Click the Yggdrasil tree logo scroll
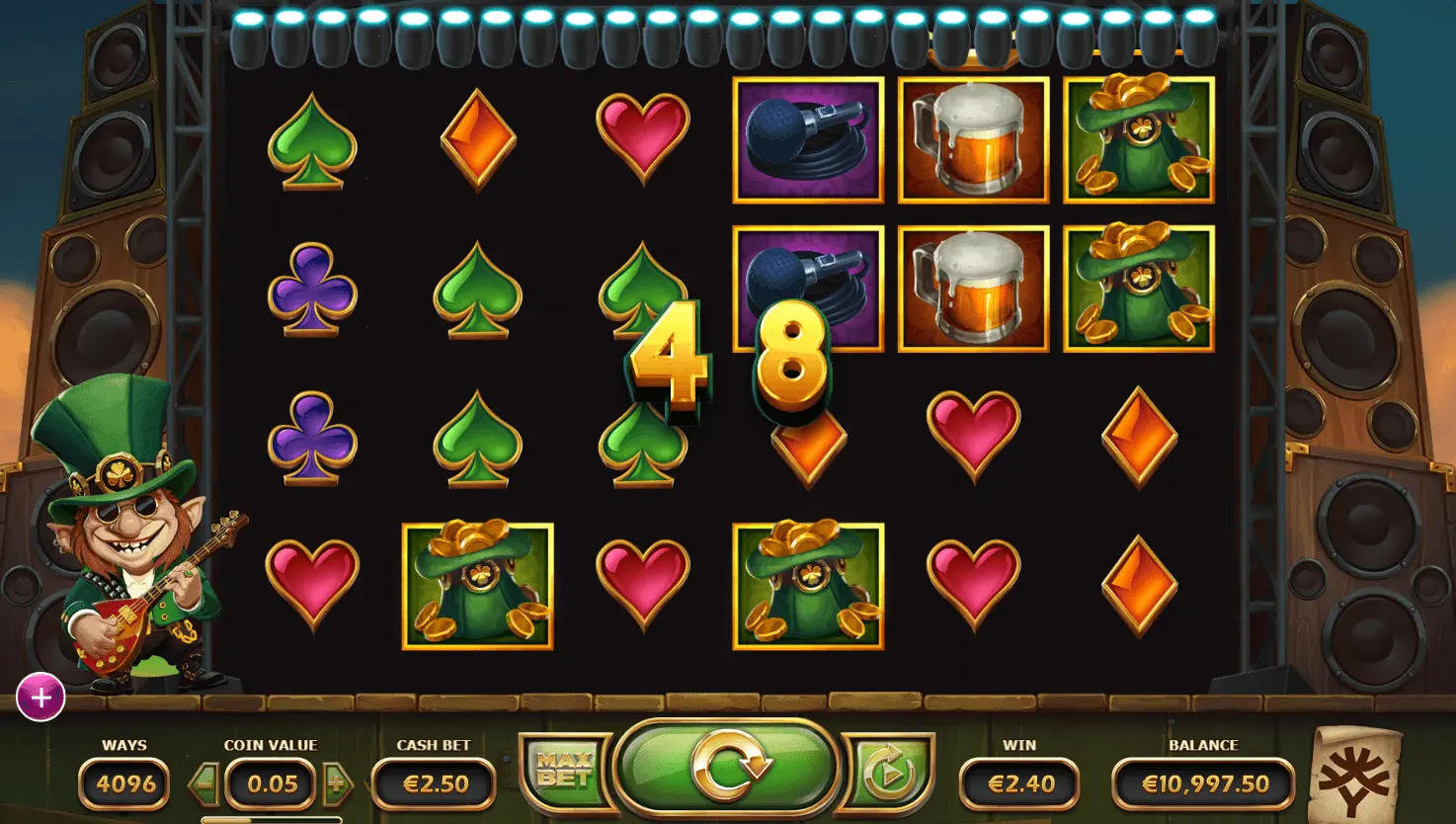Viewport: 1456px width, 824px height. (1354, 777)
